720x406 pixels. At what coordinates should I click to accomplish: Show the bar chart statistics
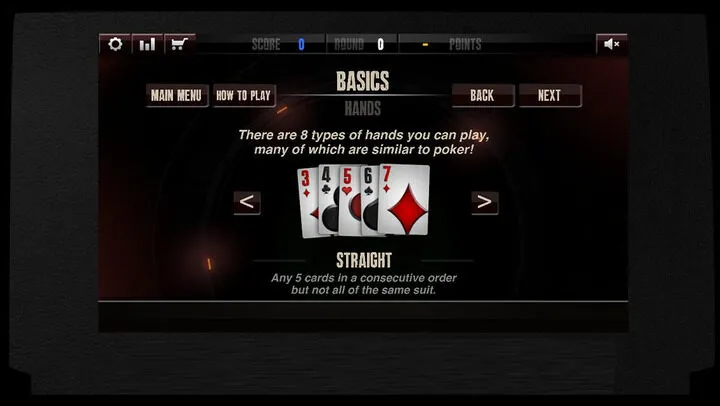pyautogui.click(x=147, y=44)
